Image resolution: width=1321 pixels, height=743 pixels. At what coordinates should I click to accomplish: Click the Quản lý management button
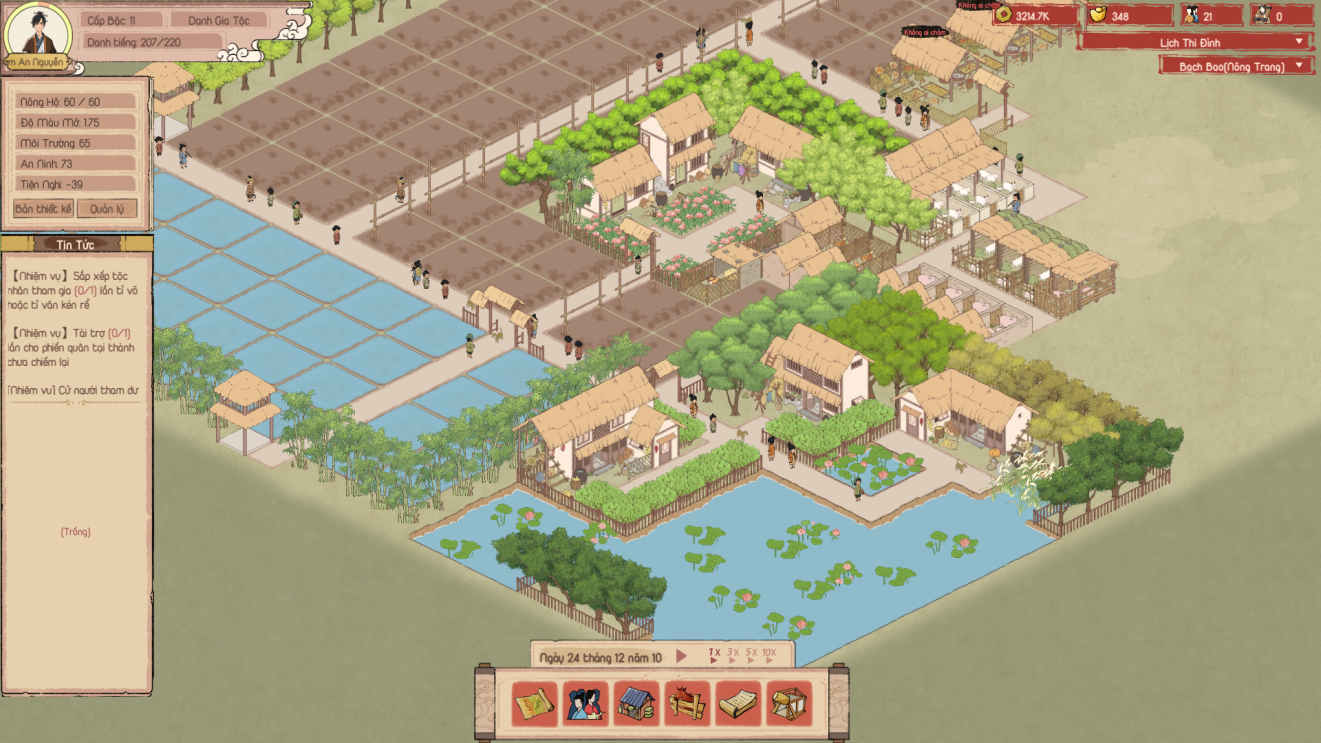107,209
